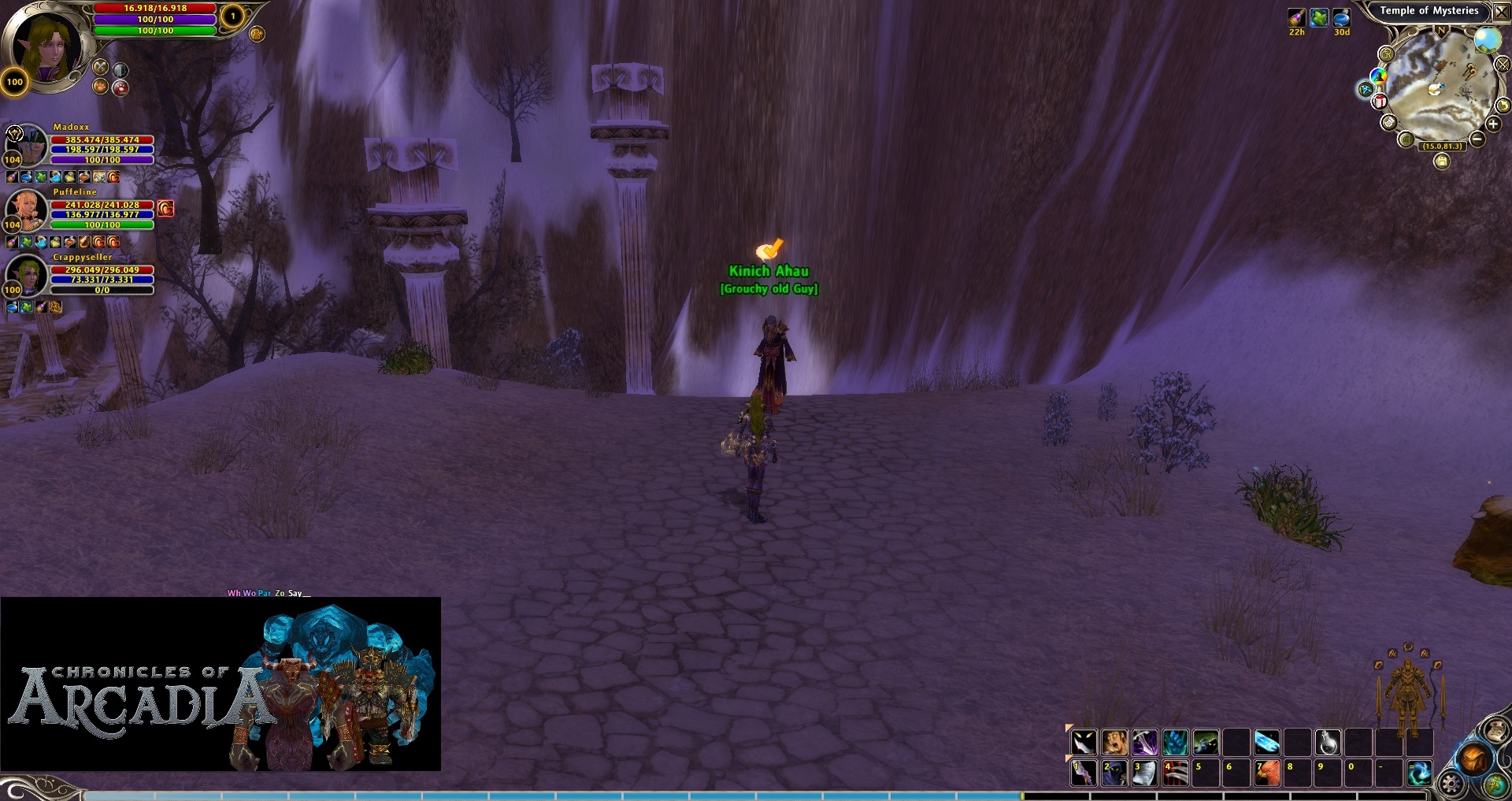Activate the hooded shadow figure skill in slot 2

click(1114, 773)
